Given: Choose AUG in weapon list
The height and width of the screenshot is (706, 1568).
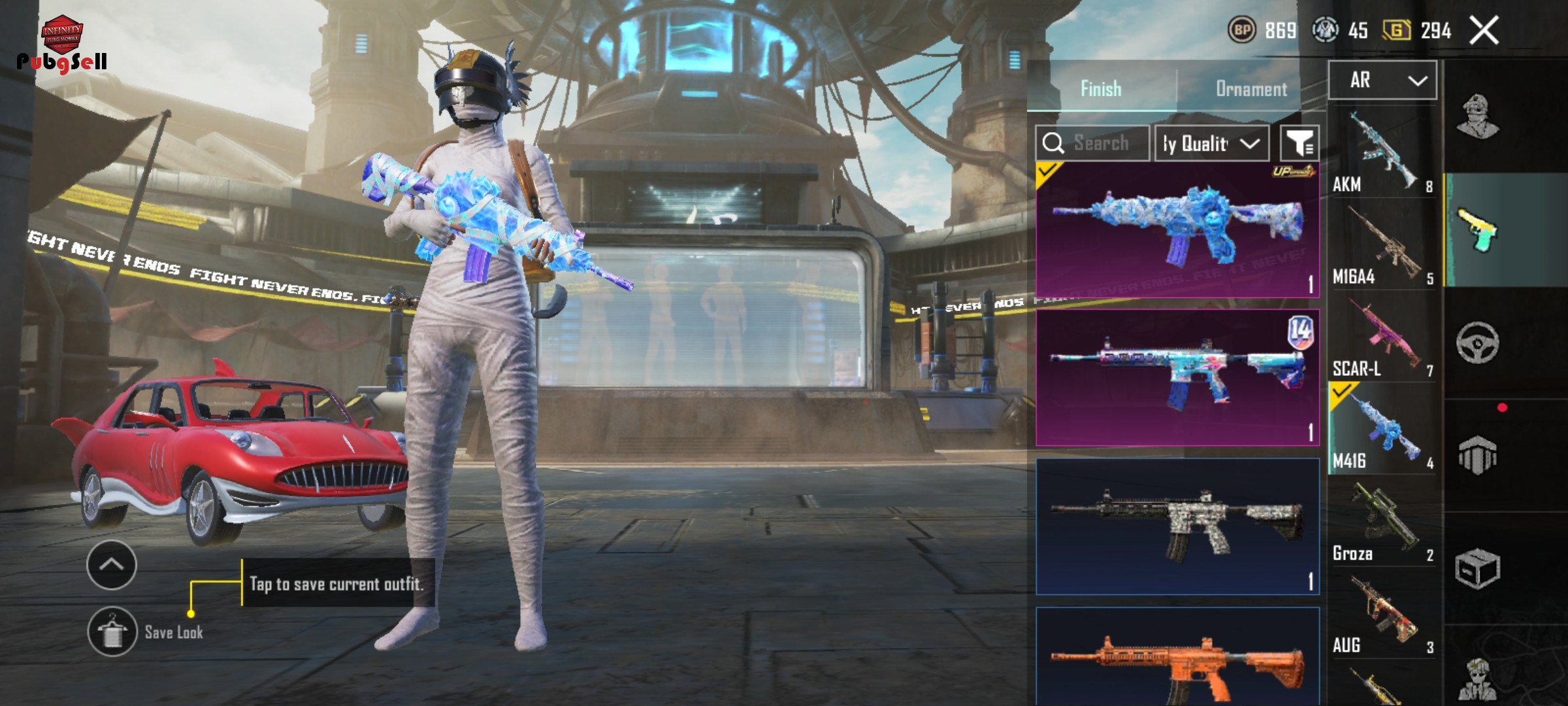Looking at the screenshot, I should click(x=1382, y=615).
